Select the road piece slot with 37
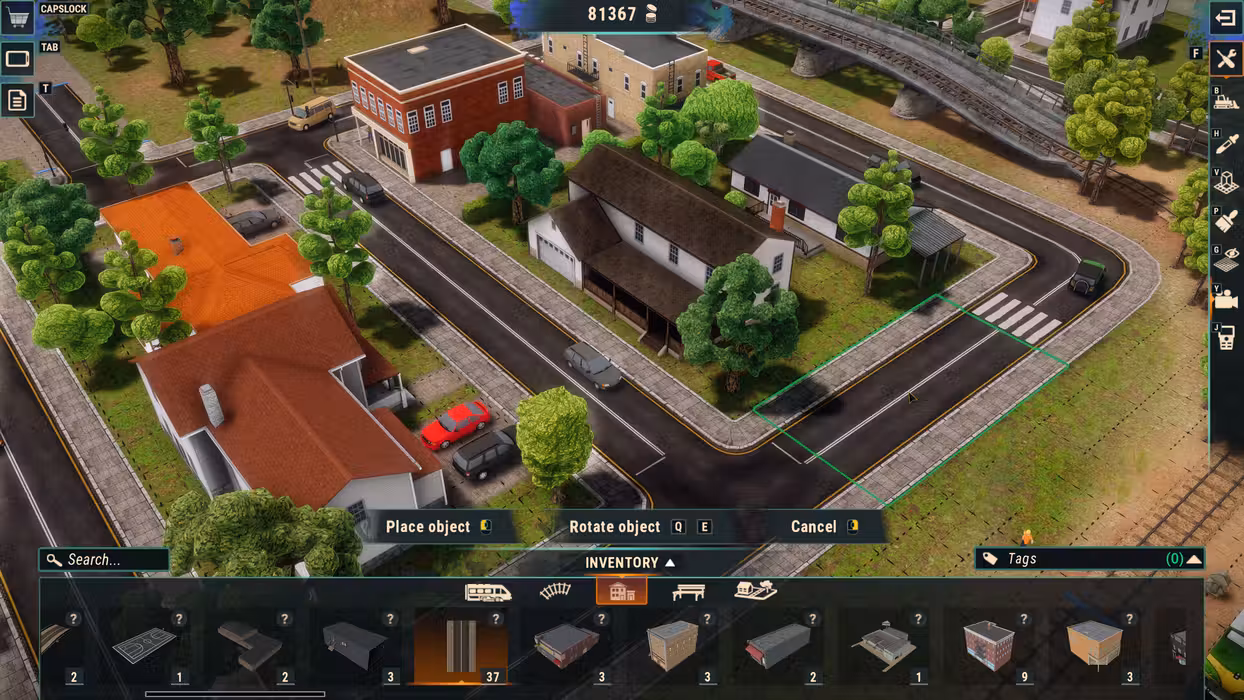Image resolution: width=1244 pixels, height=700 pixels. 461,646
